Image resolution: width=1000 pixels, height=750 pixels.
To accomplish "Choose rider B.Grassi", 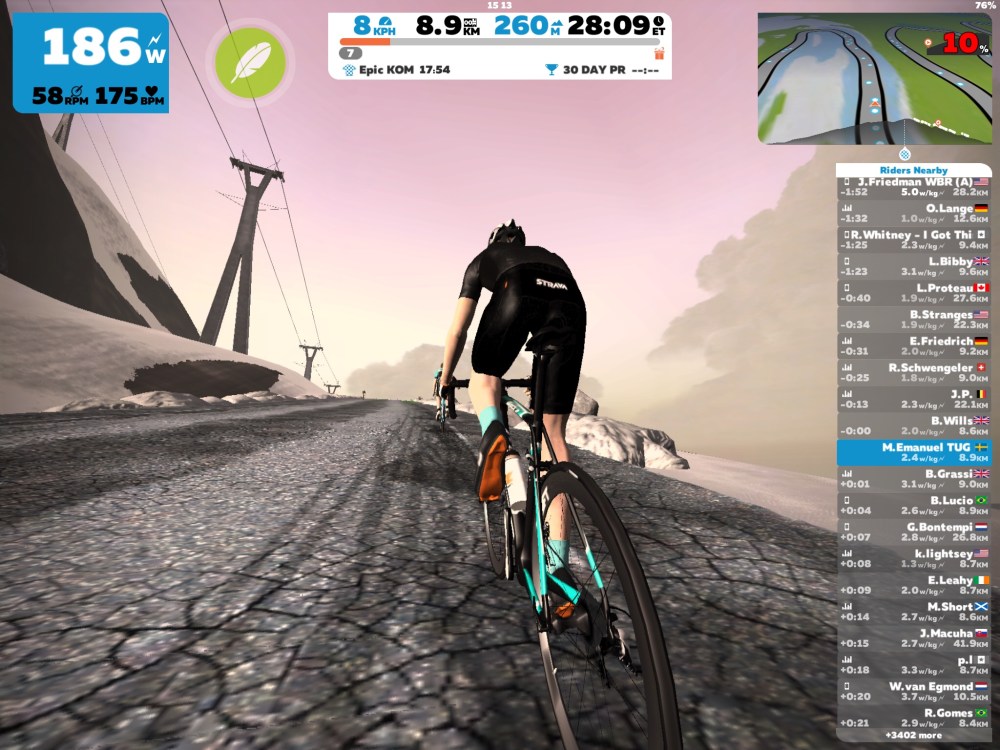I will coord(913,479).
